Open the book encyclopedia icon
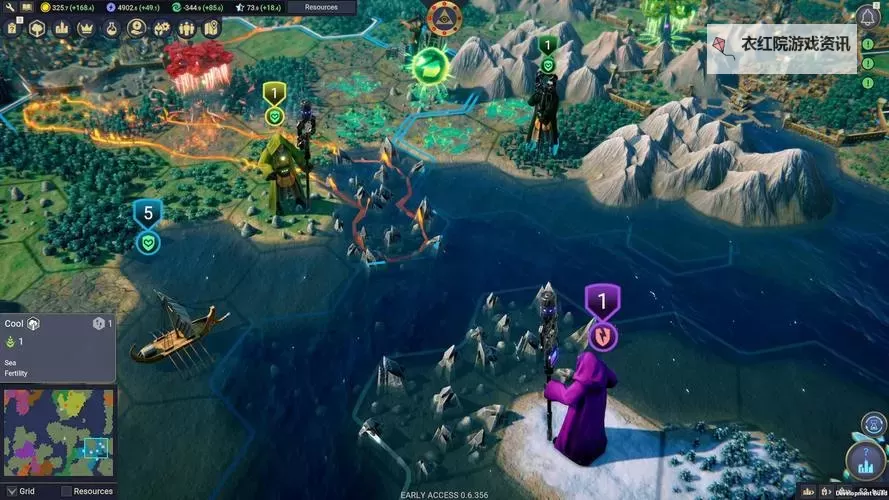The image size is (889, 500). (x=26, y=7)
